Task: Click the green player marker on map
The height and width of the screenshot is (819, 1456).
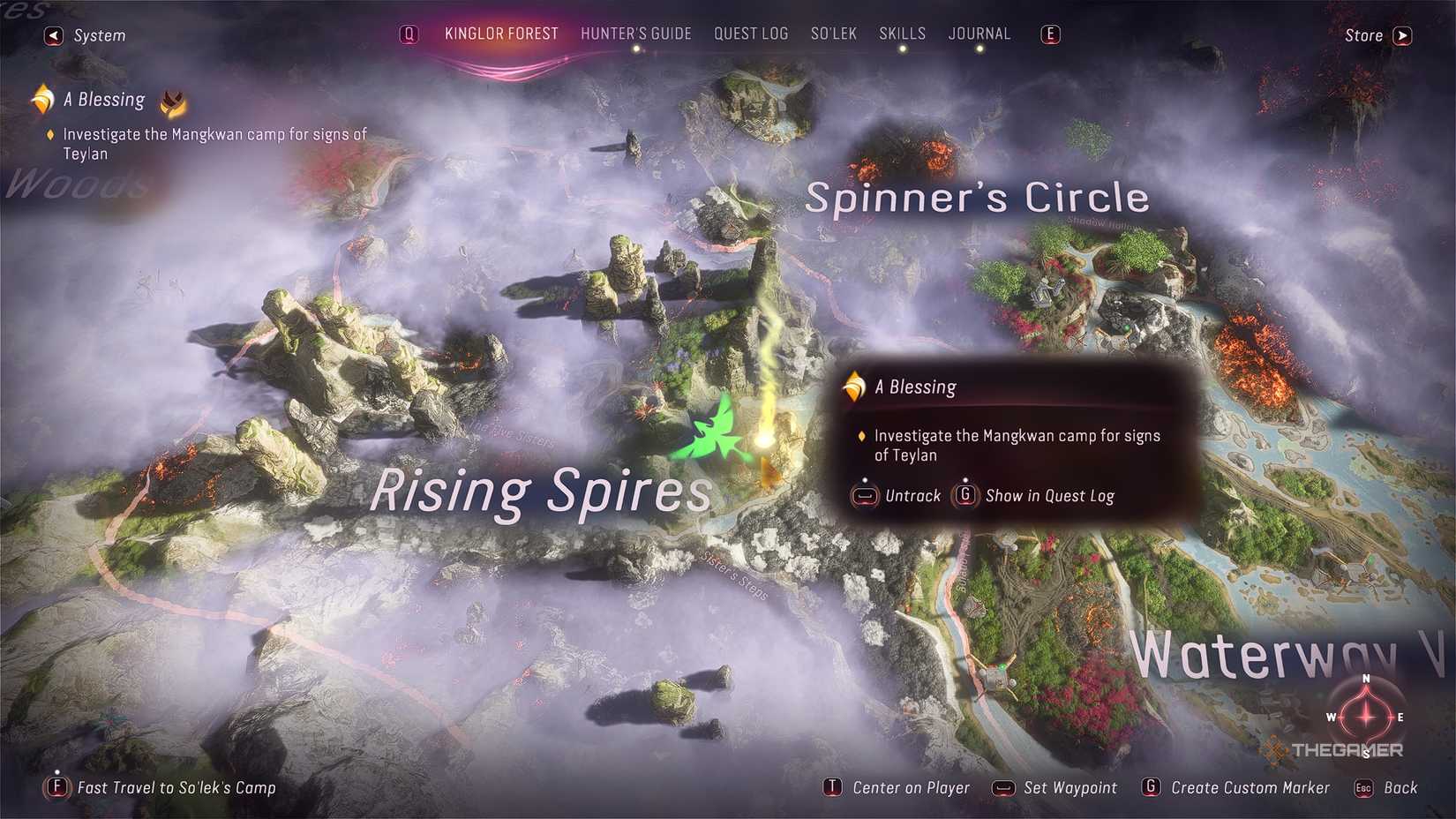Action: [x=717, y=432]
